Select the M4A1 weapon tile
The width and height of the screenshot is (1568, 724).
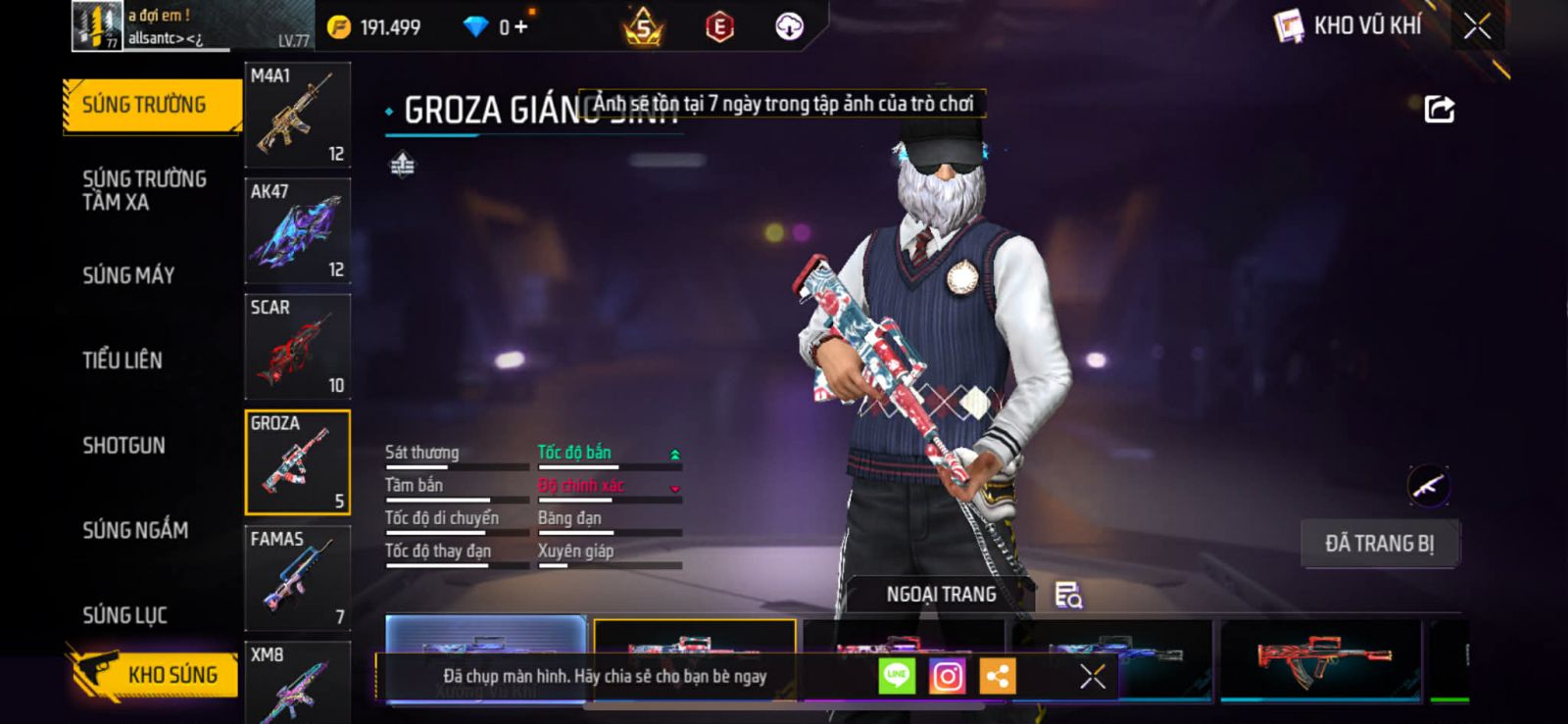(x=297, y=116)
